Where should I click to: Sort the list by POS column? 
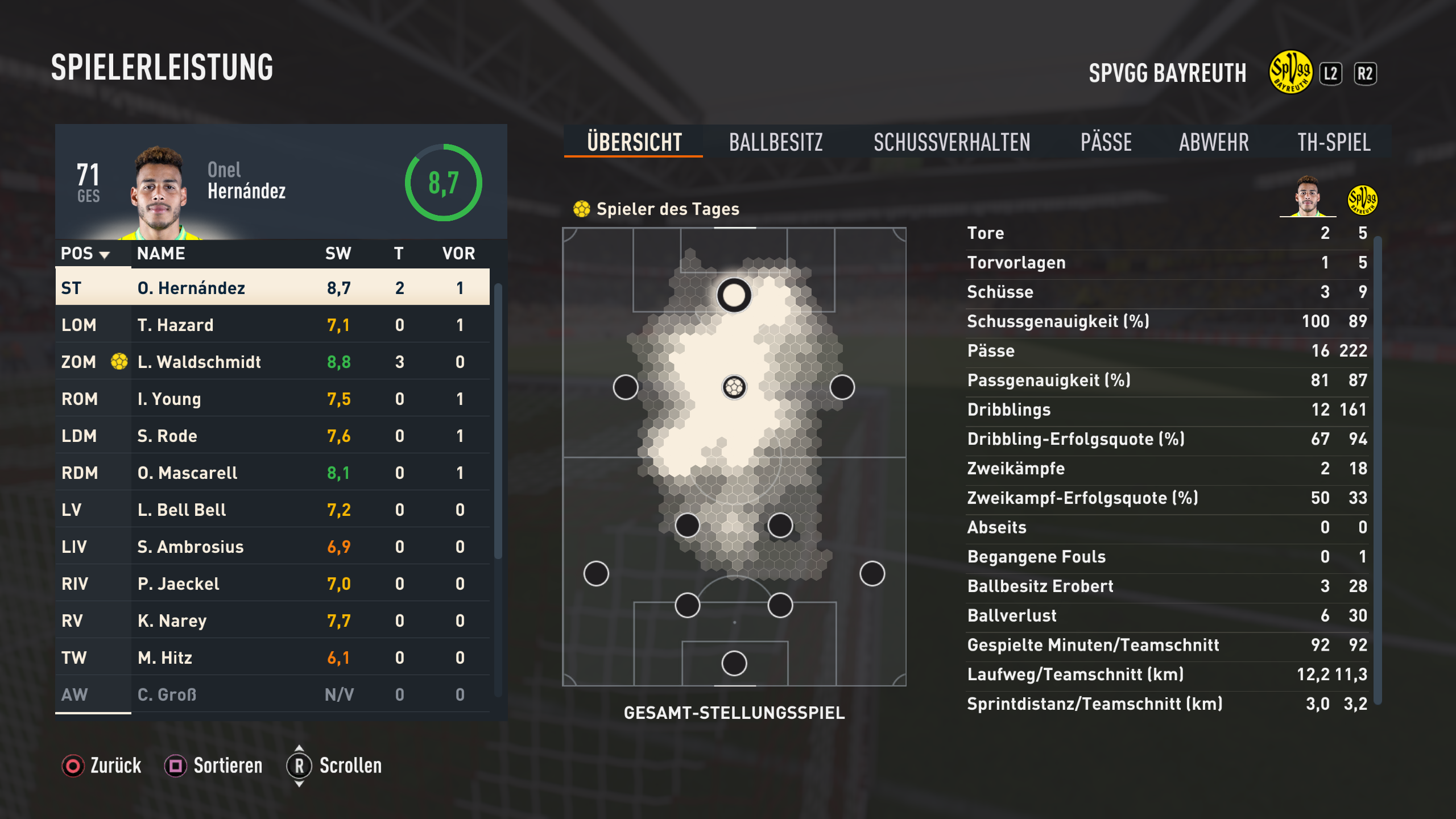85,254
